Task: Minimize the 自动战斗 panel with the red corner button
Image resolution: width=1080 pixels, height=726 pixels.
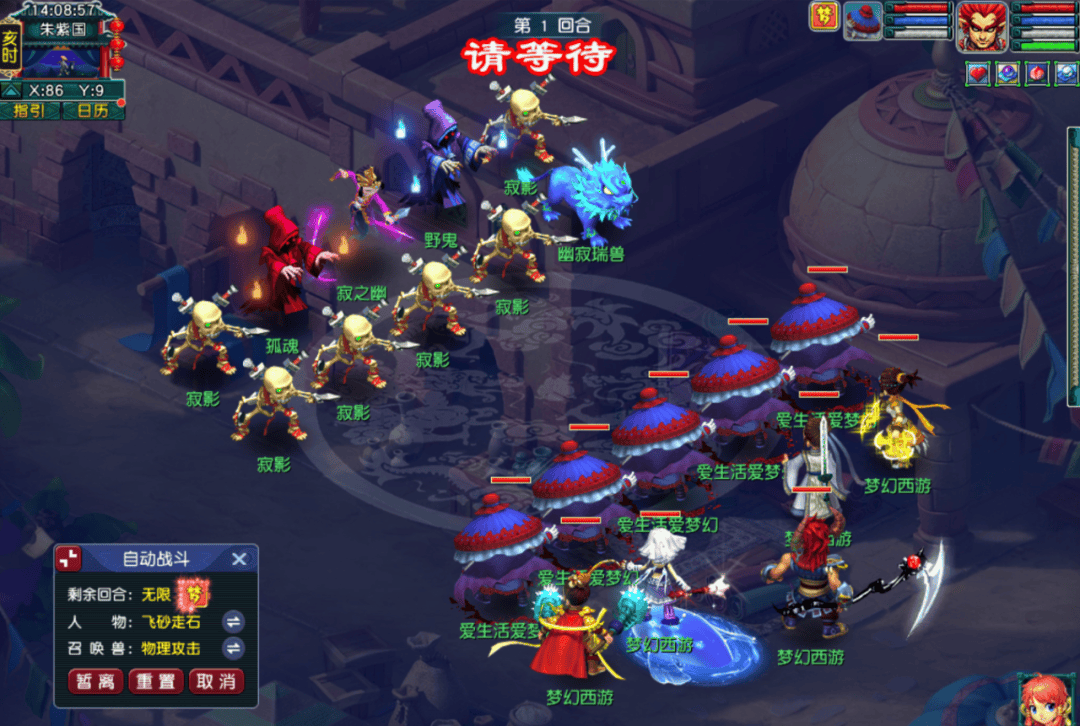Action: coord(69,559)
